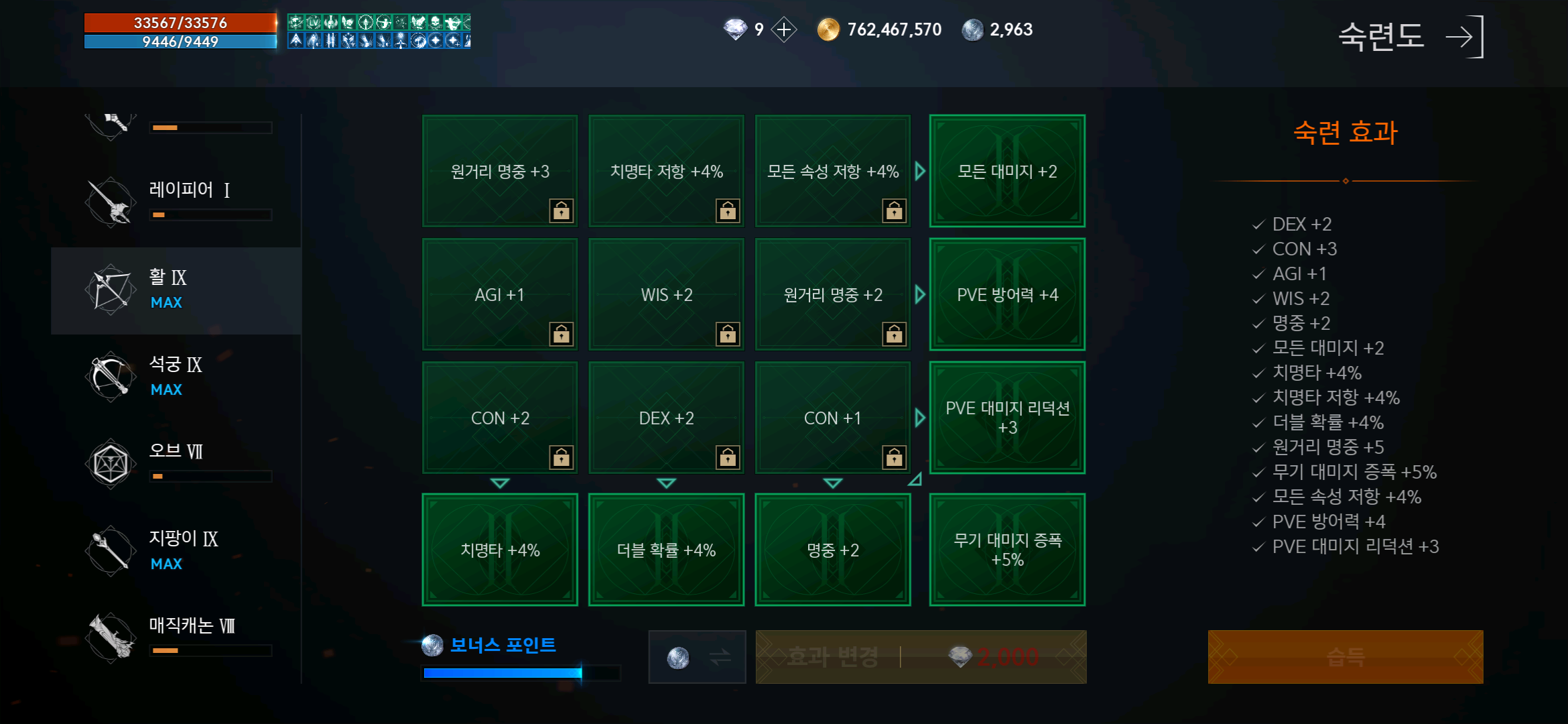The image size is (1568, 724).
Task: Unlock the 원거리 명중 +3 node padlock
Action: click(x=562, y=210)
